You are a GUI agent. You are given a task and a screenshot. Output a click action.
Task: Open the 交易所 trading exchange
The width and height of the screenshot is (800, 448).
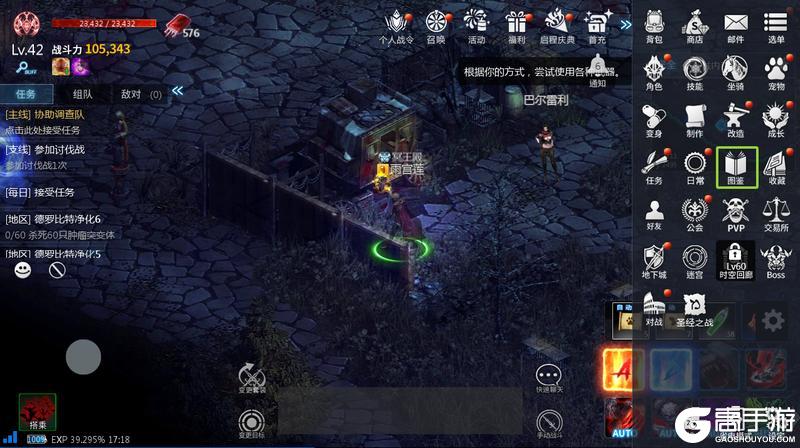(x=776, y=212)
